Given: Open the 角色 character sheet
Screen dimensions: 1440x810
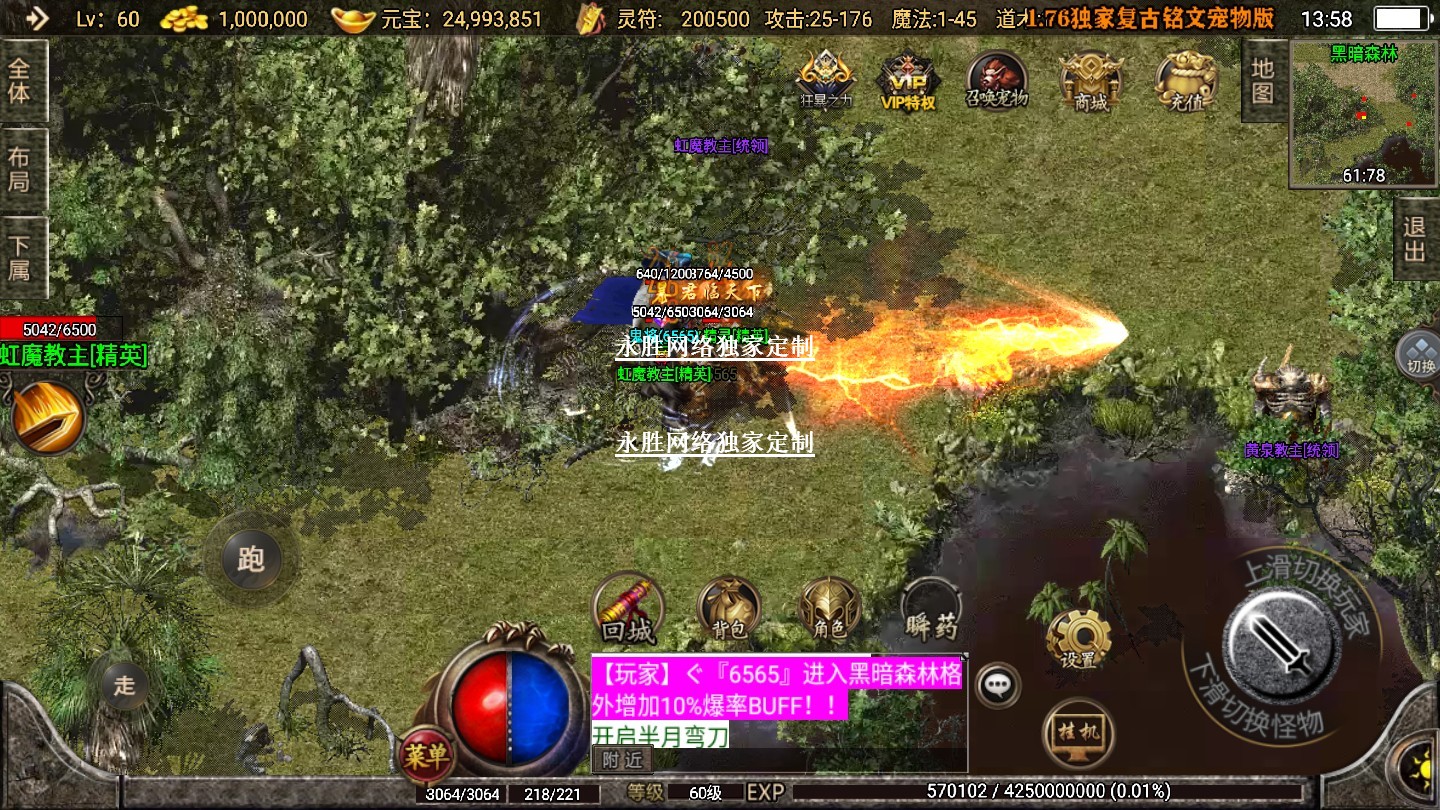Looking at the screenshot, I should click(829, 608).
